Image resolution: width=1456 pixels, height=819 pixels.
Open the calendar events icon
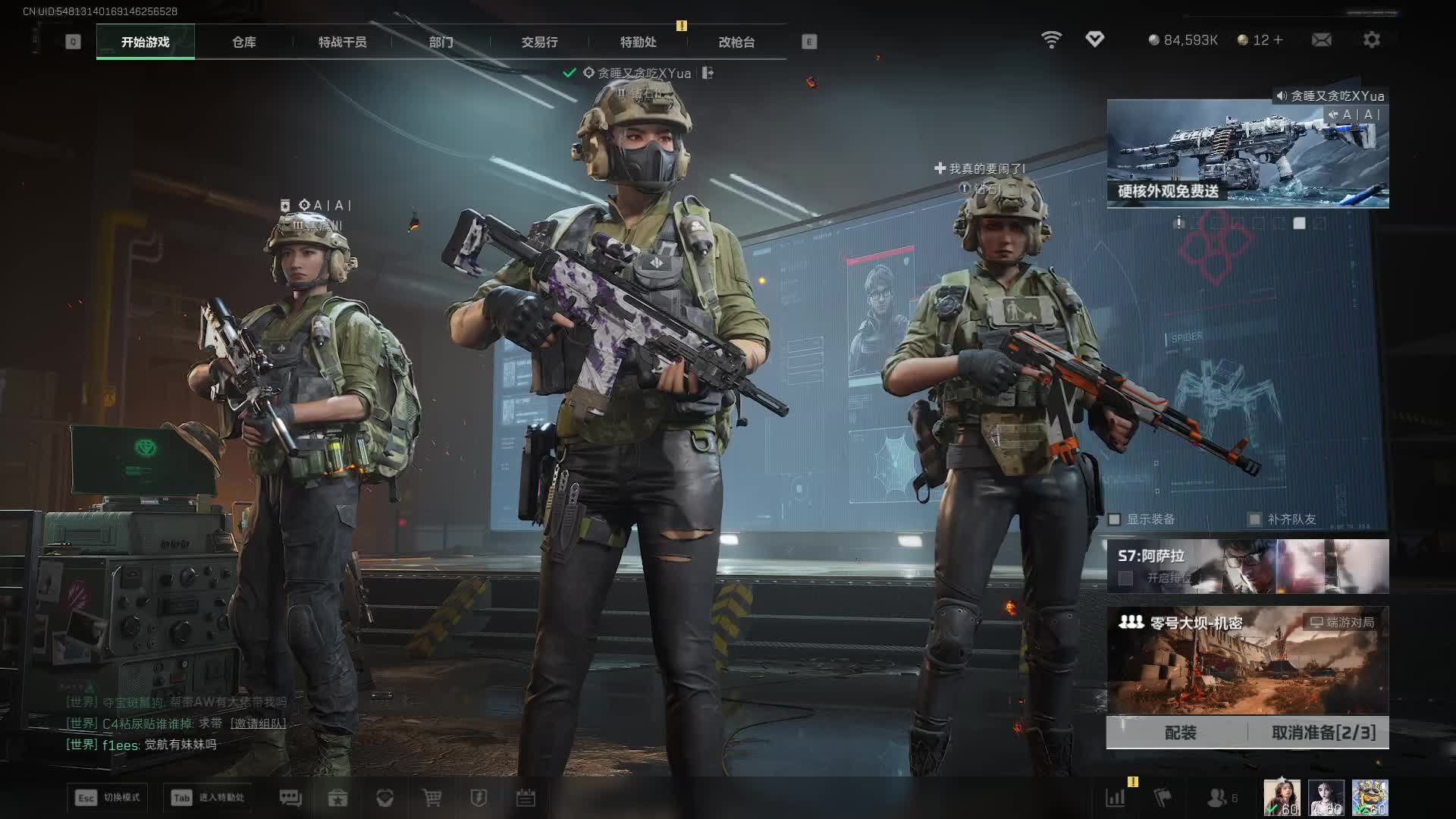(526, 798)
